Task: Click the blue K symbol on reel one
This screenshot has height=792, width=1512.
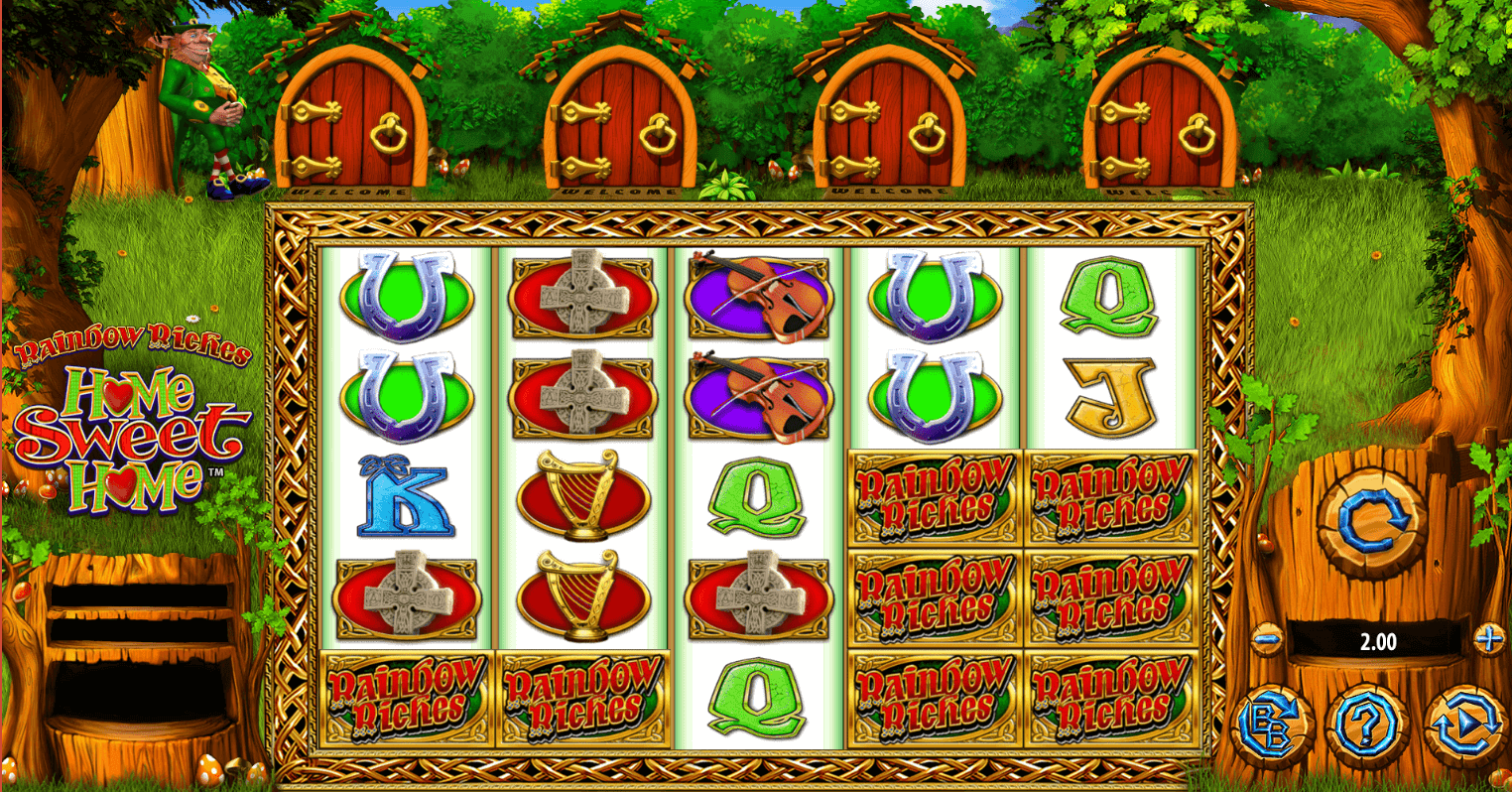Action: point(408,496)
